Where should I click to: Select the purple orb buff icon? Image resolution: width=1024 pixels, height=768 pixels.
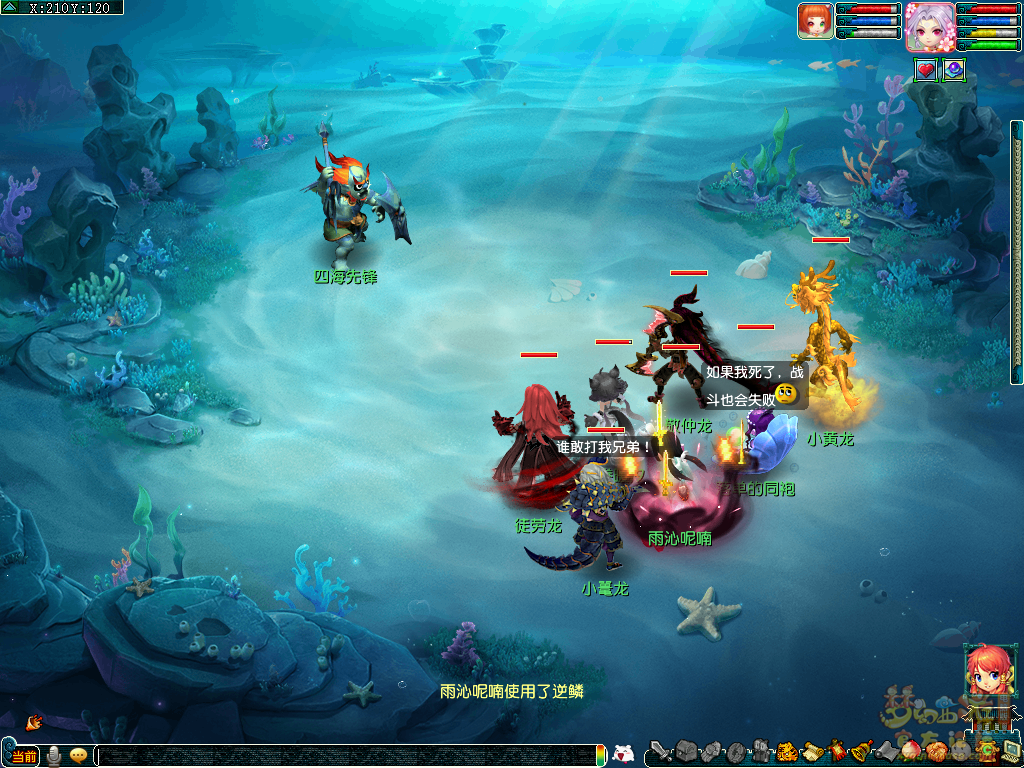click(953, 70)
